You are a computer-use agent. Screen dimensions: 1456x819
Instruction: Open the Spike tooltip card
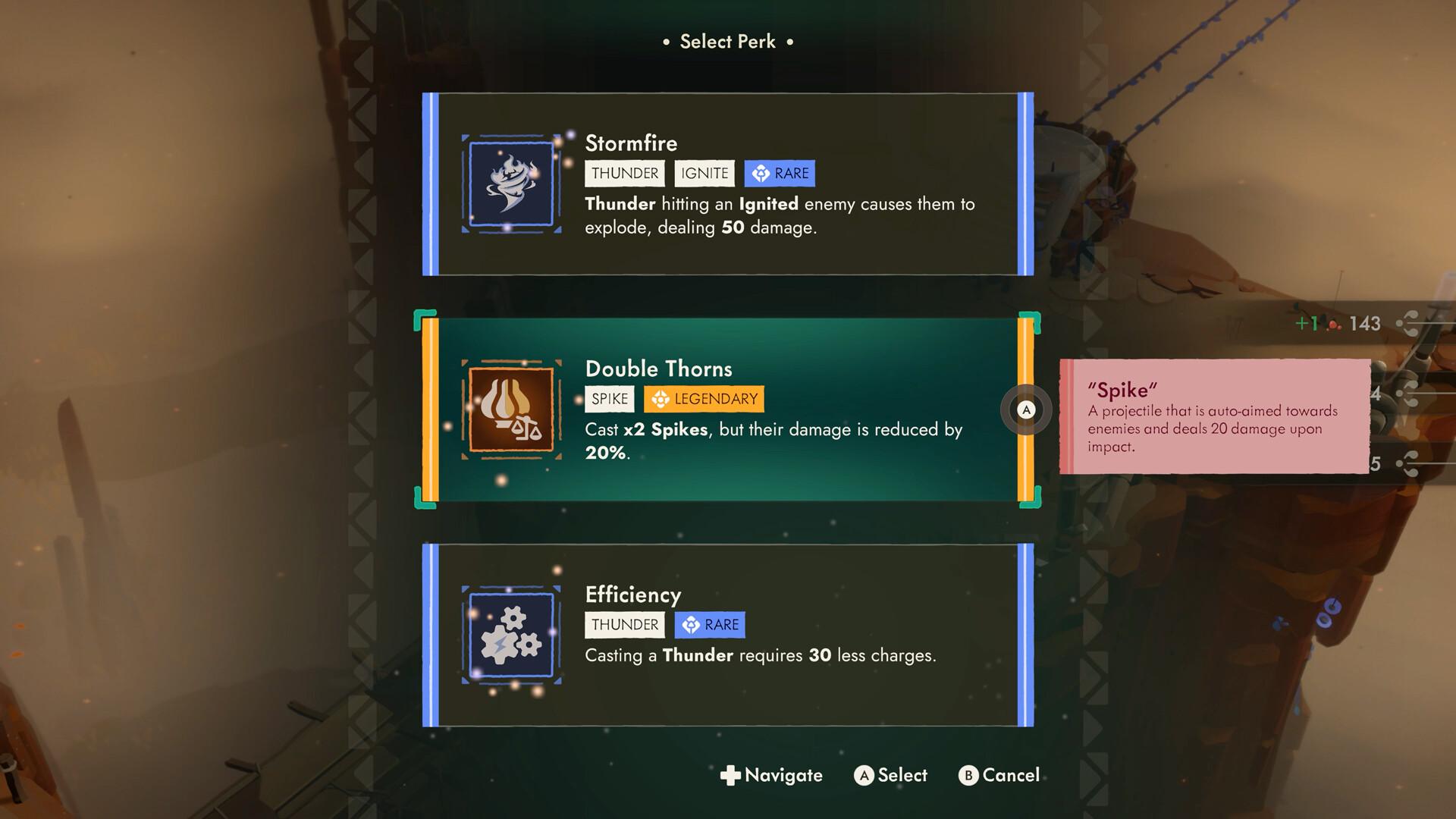point(1213,417)
